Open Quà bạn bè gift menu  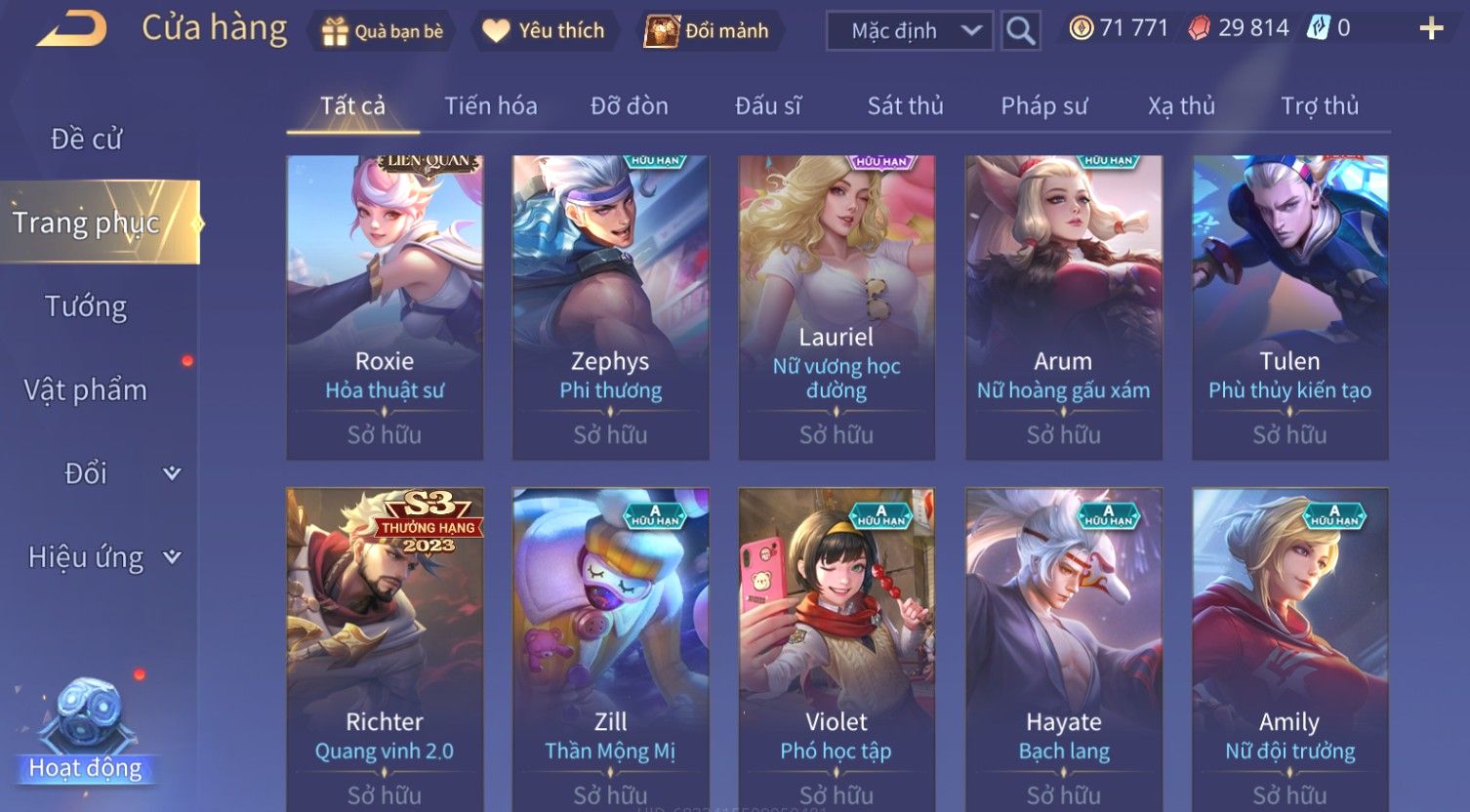(383, 31)
